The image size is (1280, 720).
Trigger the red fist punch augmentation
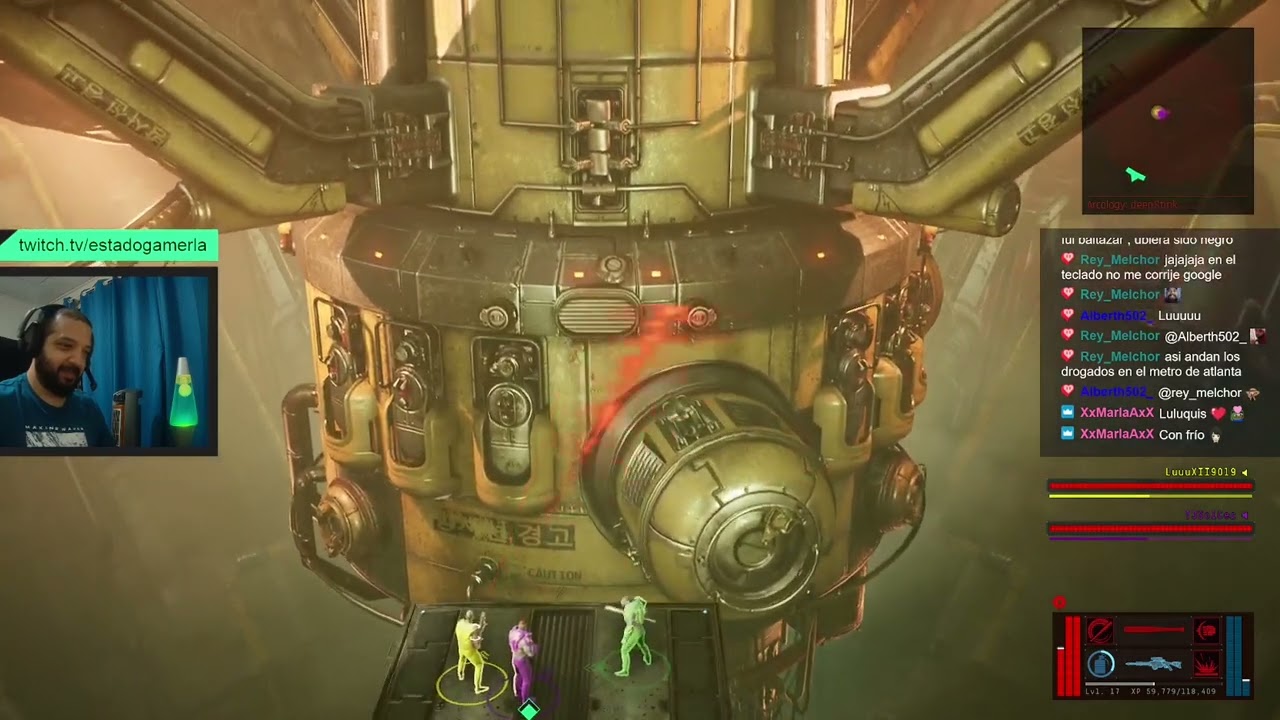pos(1207,630)
